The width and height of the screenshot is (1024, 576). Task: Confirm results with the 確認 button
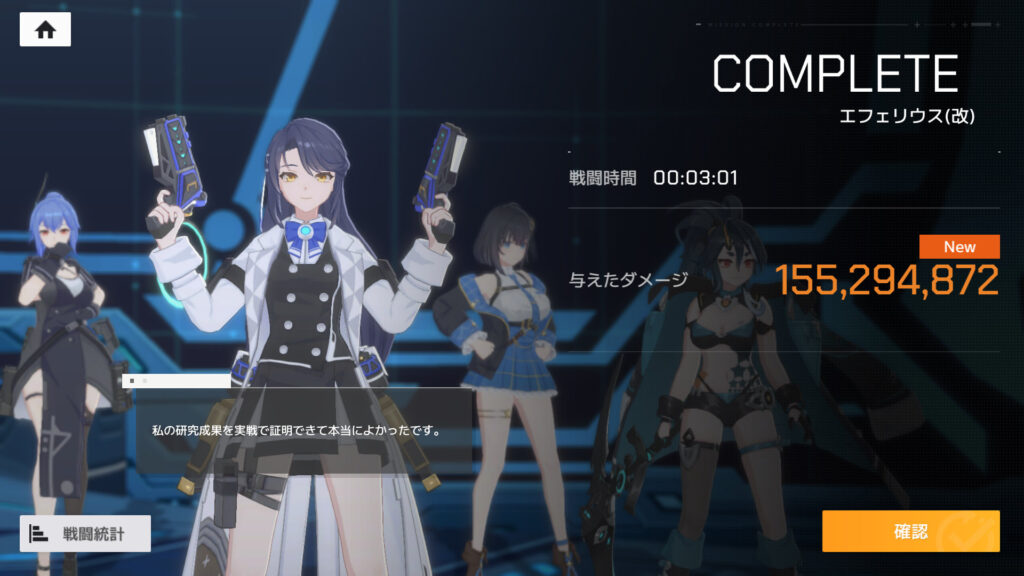tap(910, 531)
